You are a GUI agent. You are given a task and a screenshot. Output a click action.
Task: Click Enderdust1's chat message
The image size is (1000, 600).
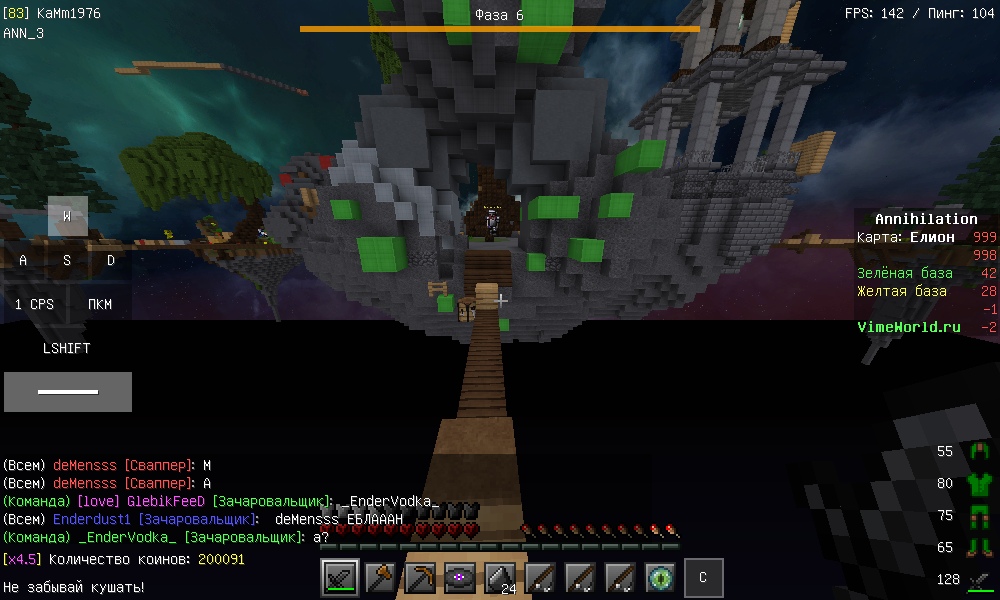click(203, 520)
